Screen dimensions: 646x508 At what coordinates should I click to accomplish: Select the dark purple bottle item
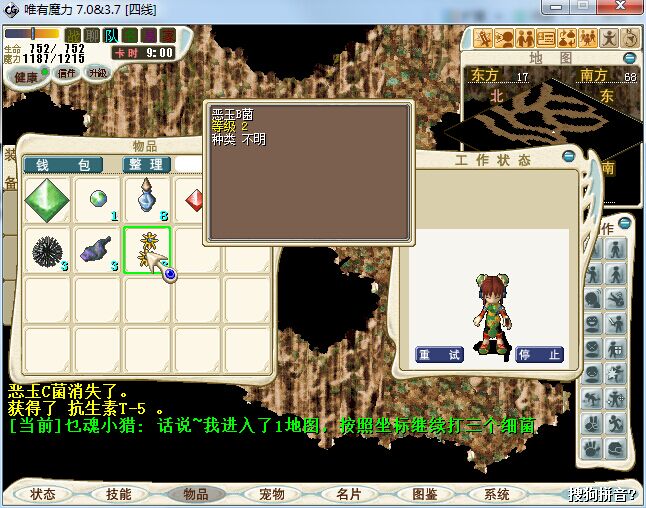click(x=97, y=249)
